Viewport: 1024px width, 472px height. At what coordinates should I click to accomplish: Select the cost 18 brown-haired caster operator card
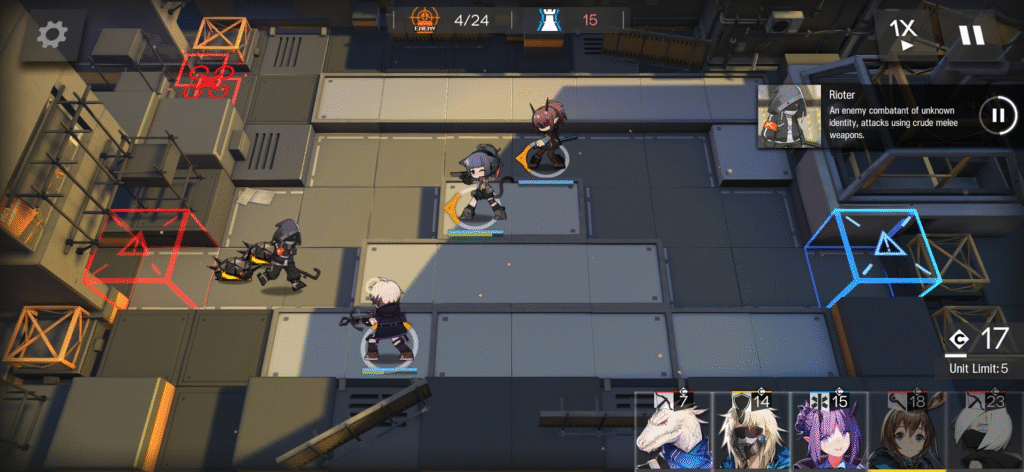907,432
